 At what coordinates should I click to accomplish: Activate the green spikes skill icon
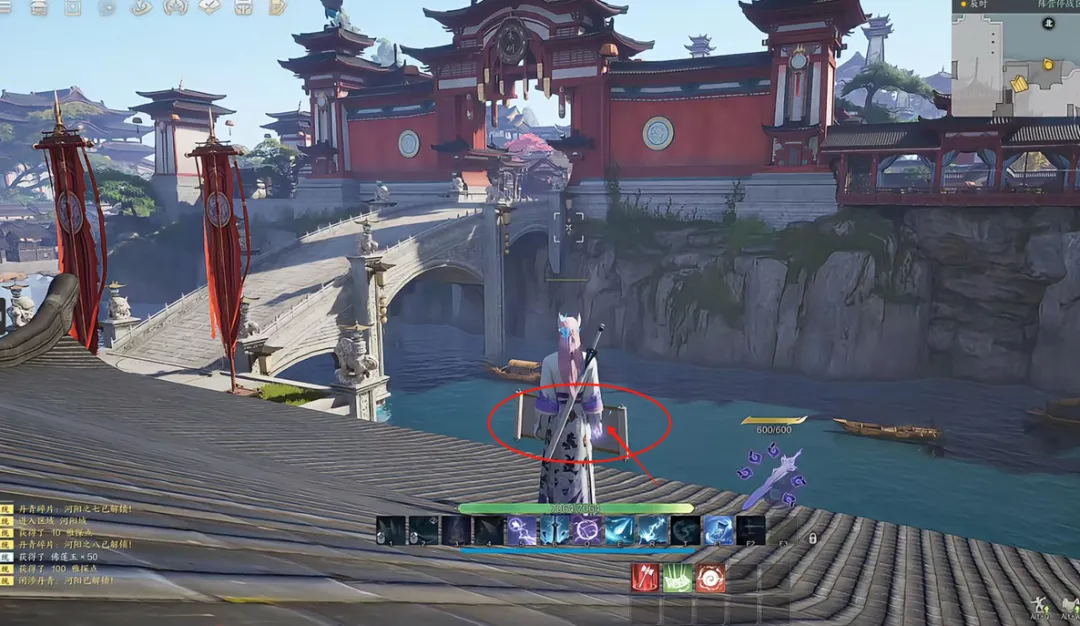[678, 578]
